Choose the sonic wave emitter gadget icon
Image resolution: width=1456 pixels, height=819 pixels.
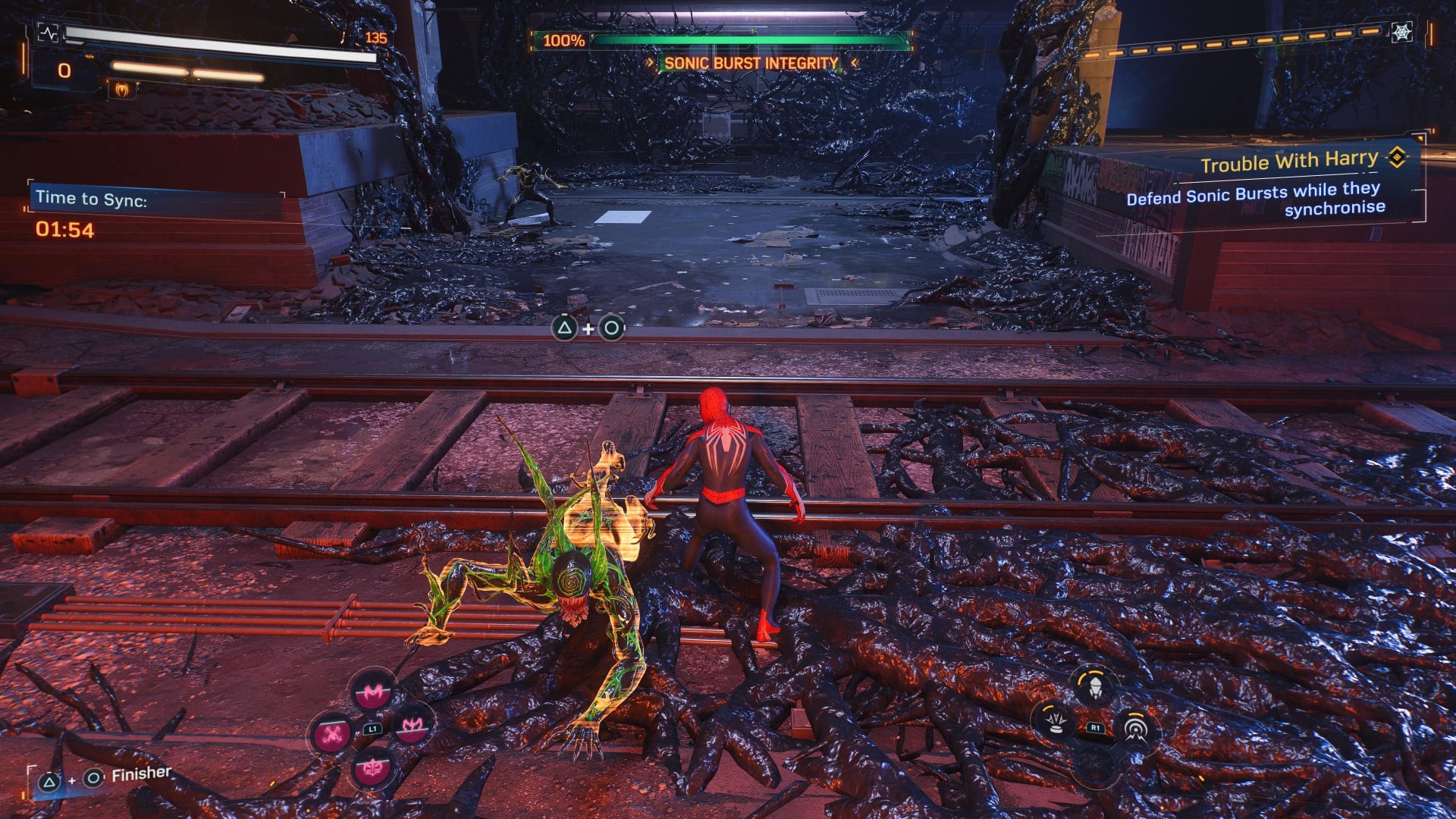(x=1134, y=729)
